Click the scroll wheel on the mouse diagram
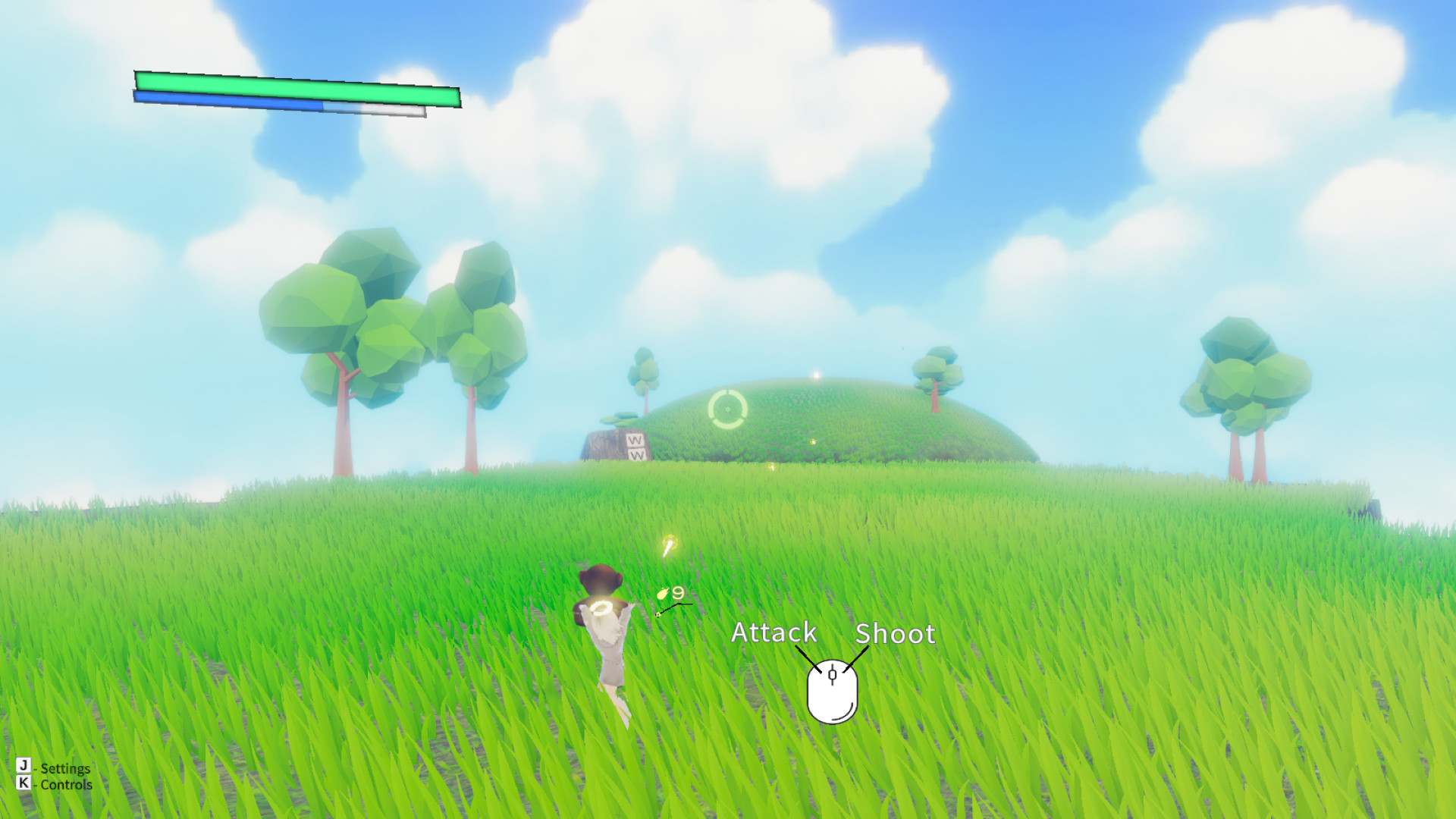The image size is (1456, 819). [833, 673]
